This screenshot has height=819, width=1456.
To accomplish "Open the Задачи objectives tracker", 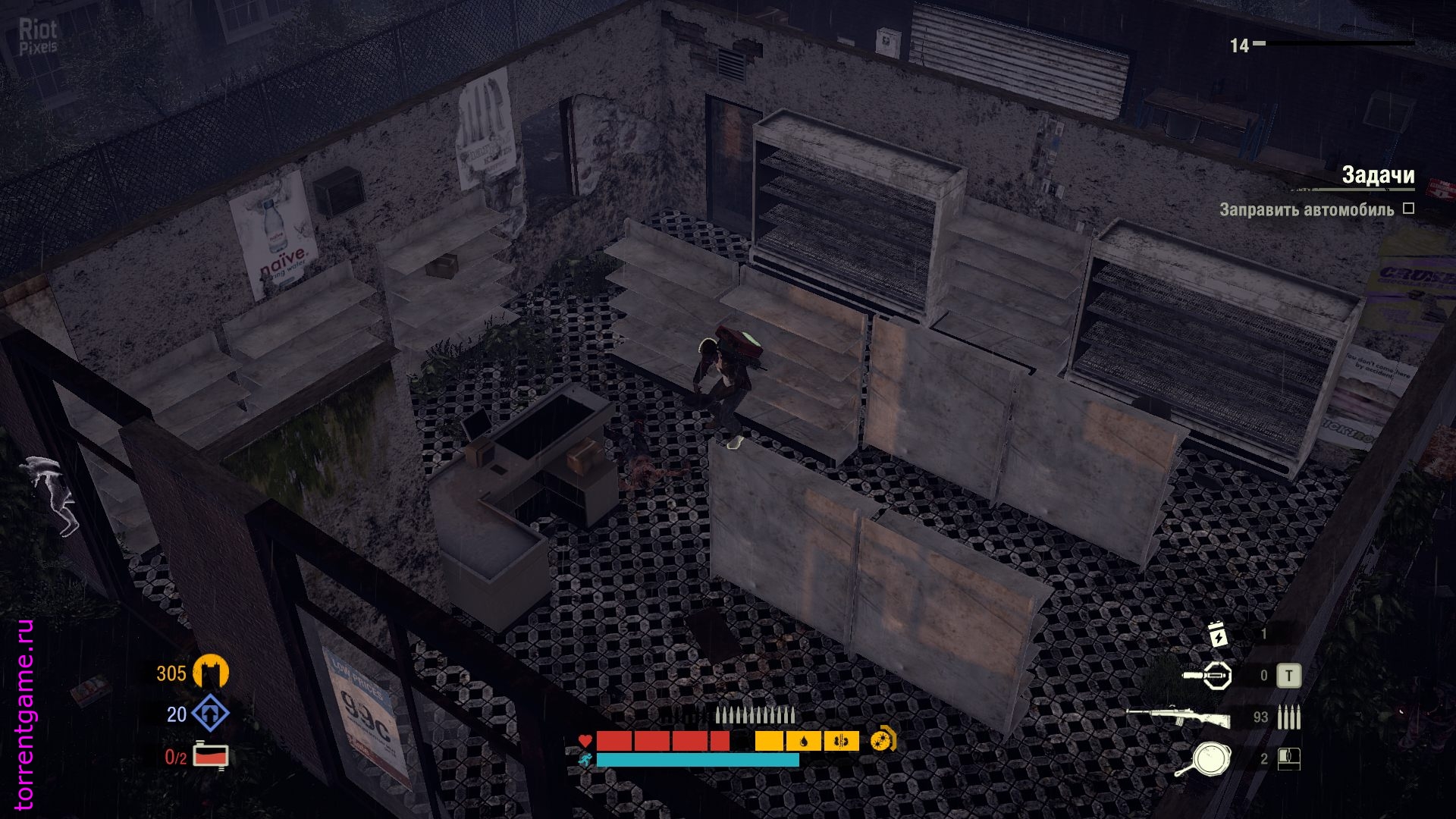I will point(1377,175).
